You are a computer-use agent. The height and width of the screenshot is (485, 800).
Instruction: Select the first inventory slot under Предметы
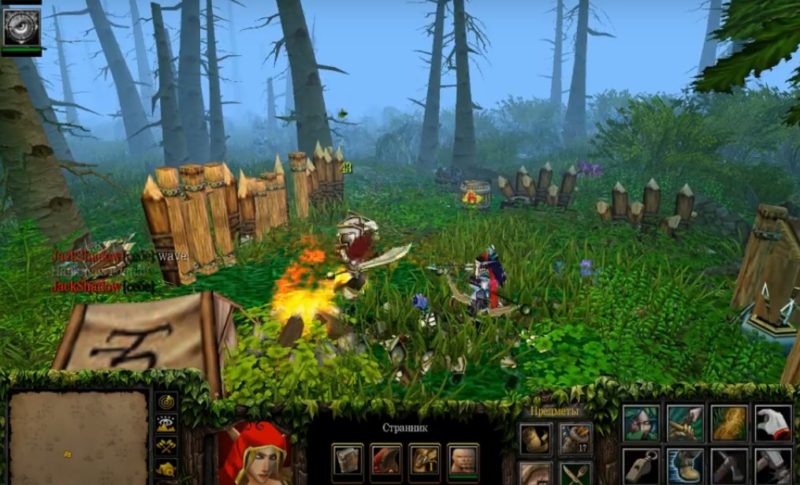point(534,438)
